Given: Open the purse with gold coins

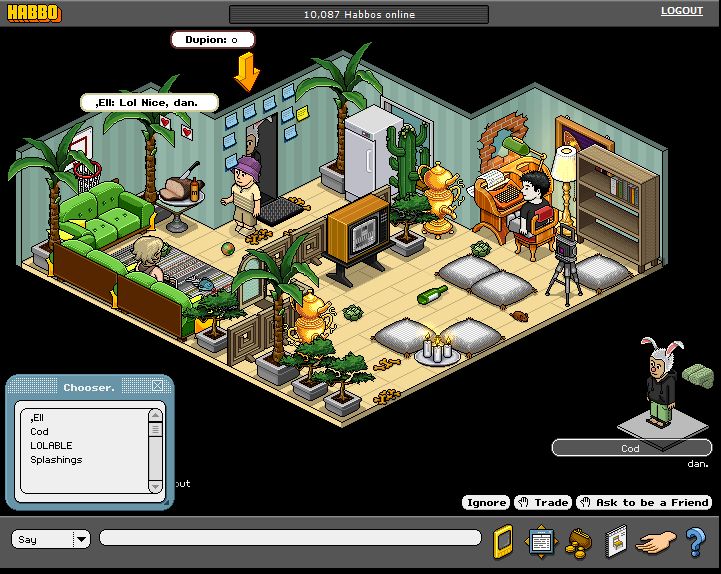Looking at the screenshot, I should 578,541.
